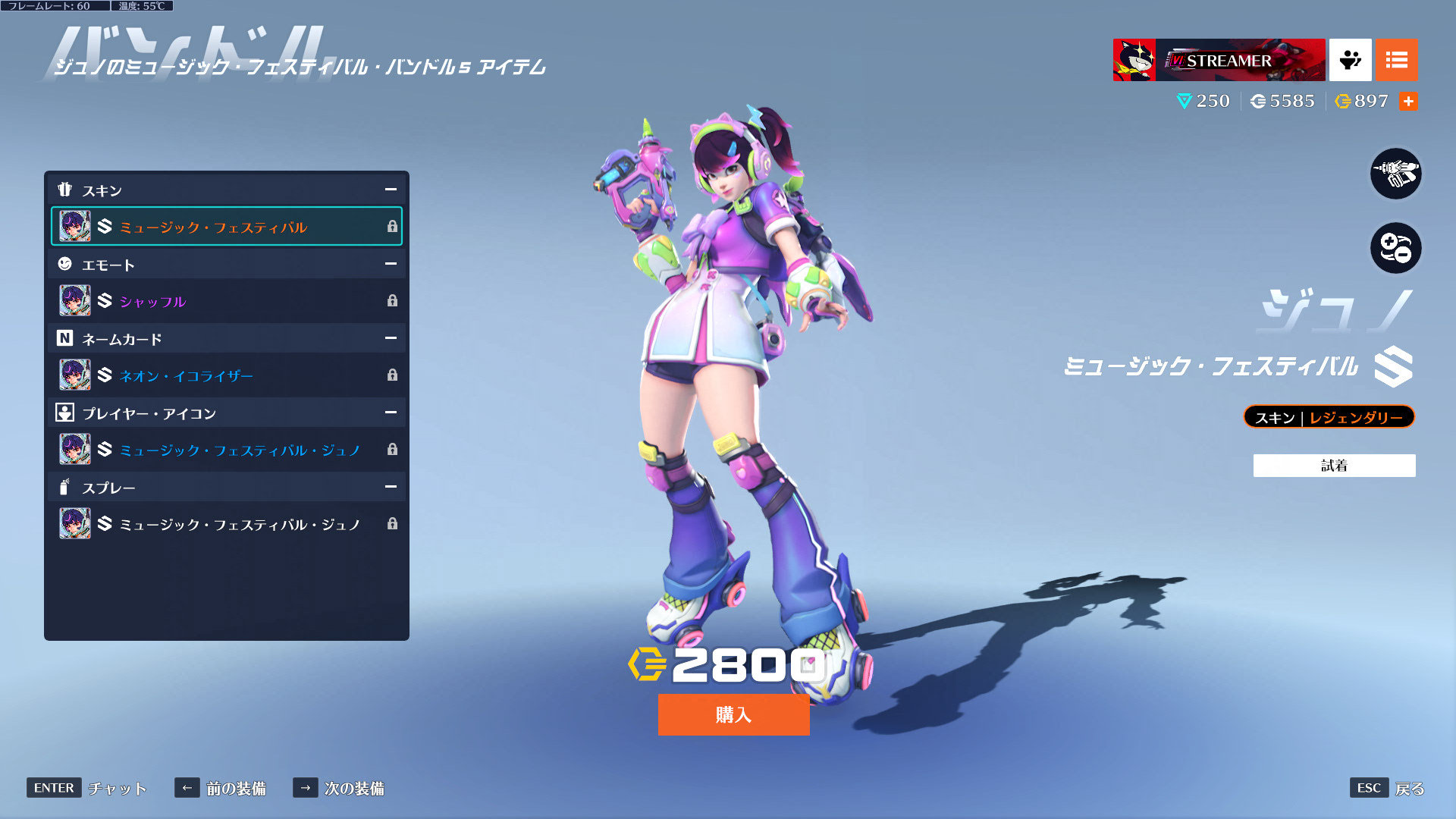The height and width of the screenshot is (819, 1456).
Task: Collapse the エモート category header
Action: click(x=391, y=264)
